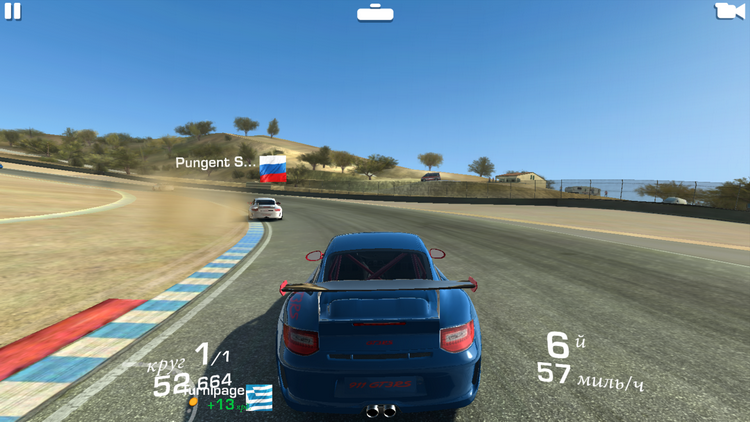Viewport: 750px width, 422px height.
Task: Pause the race
Action: click(13, 11)
